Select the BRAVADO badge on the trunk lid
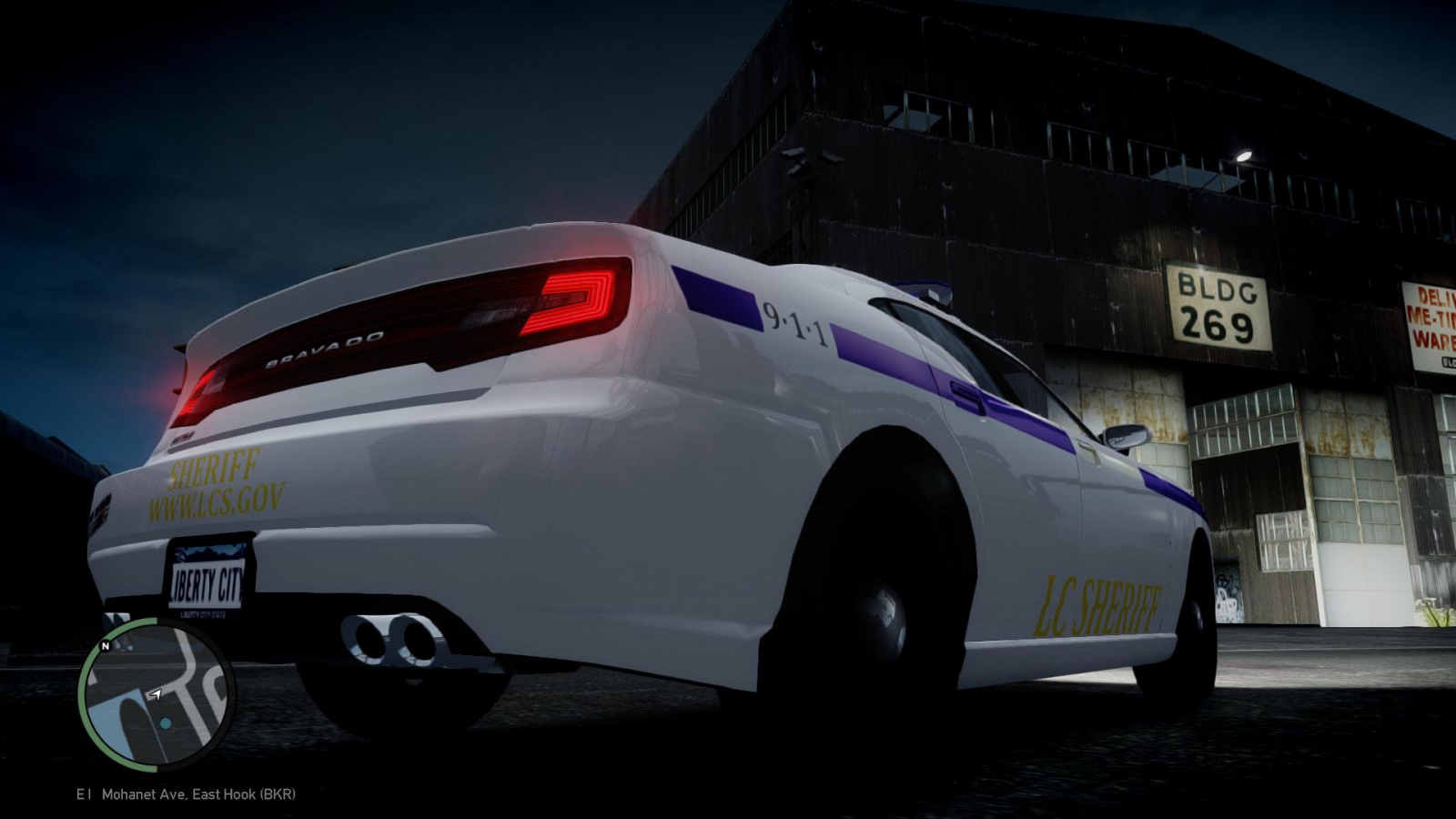1456x819 pixels. (323, 346)
